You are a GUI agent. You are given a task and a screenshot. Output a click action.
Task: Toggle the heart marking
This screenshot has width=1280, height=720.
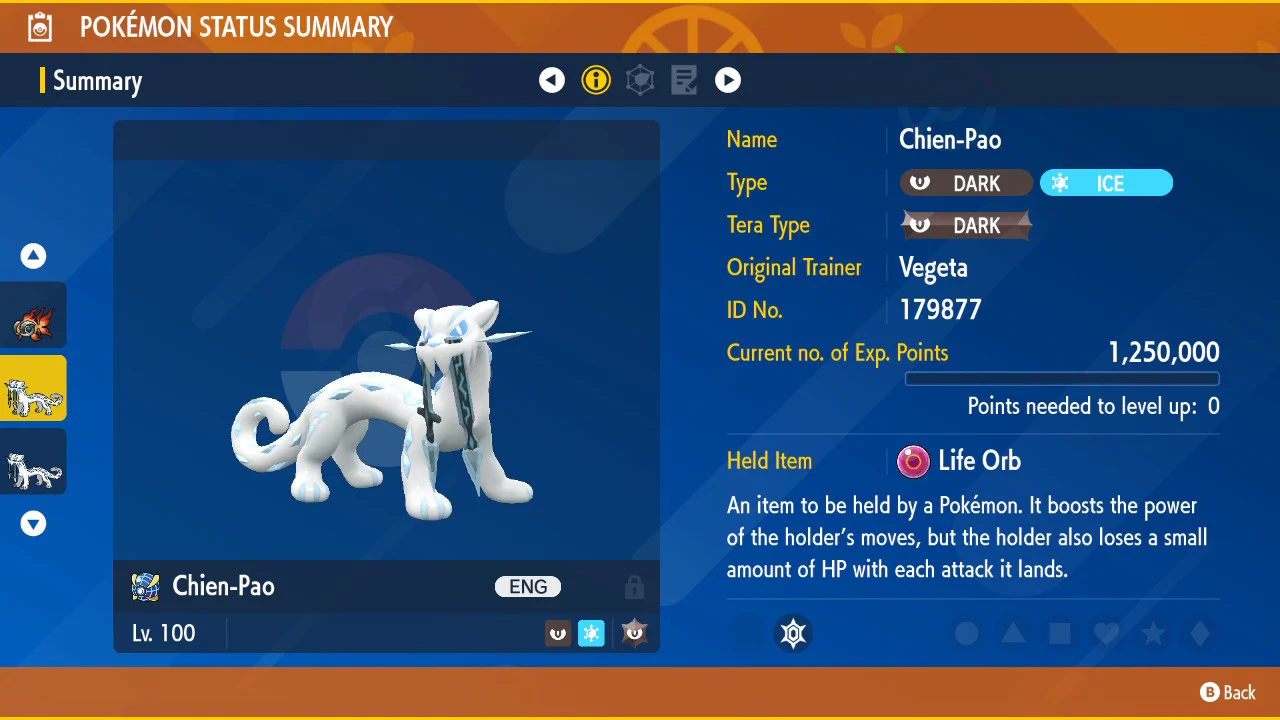click(1106, 633)
